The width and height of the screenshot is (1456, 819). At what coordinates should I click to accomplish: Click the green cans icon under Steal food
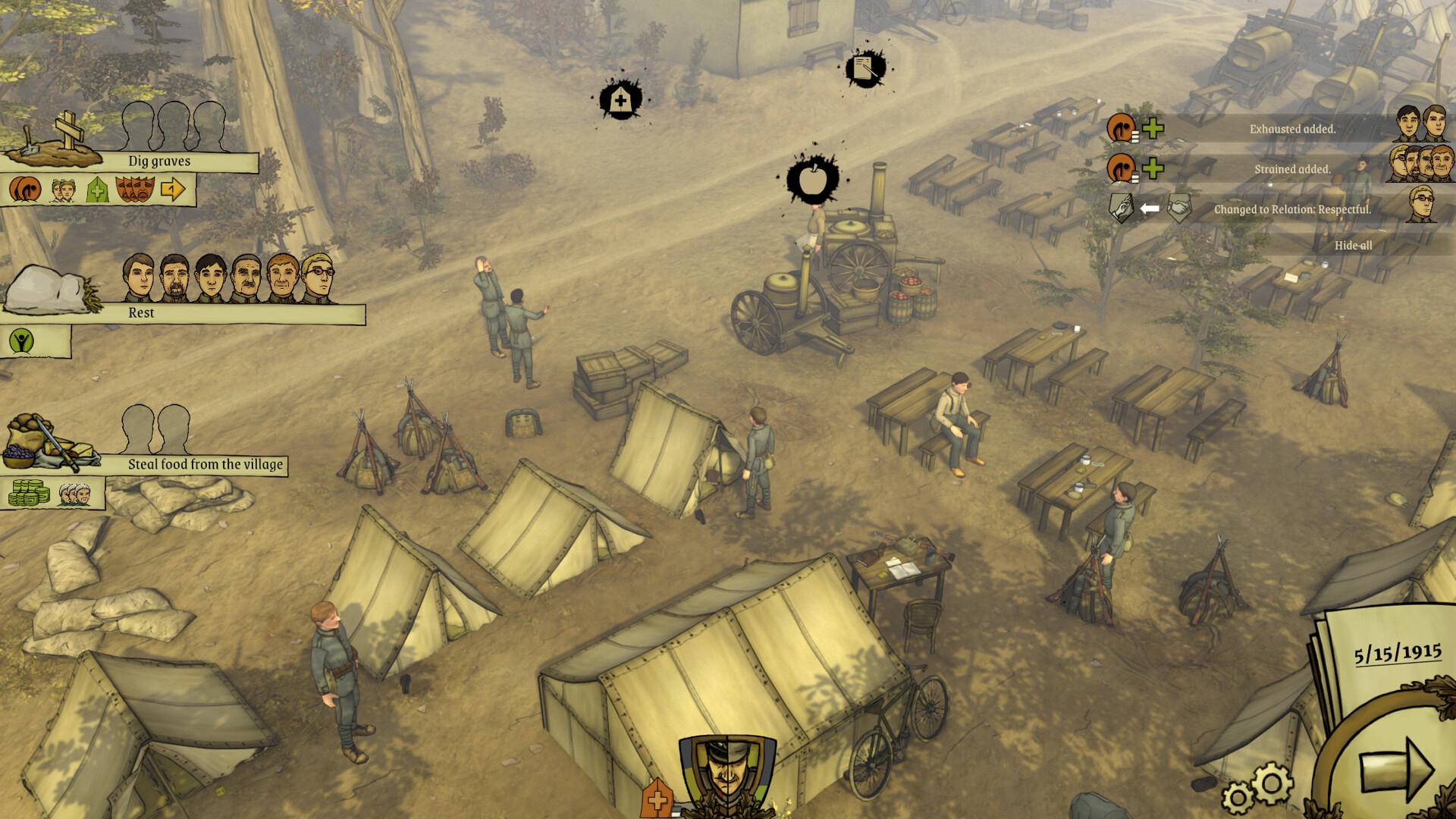(29, 493)
